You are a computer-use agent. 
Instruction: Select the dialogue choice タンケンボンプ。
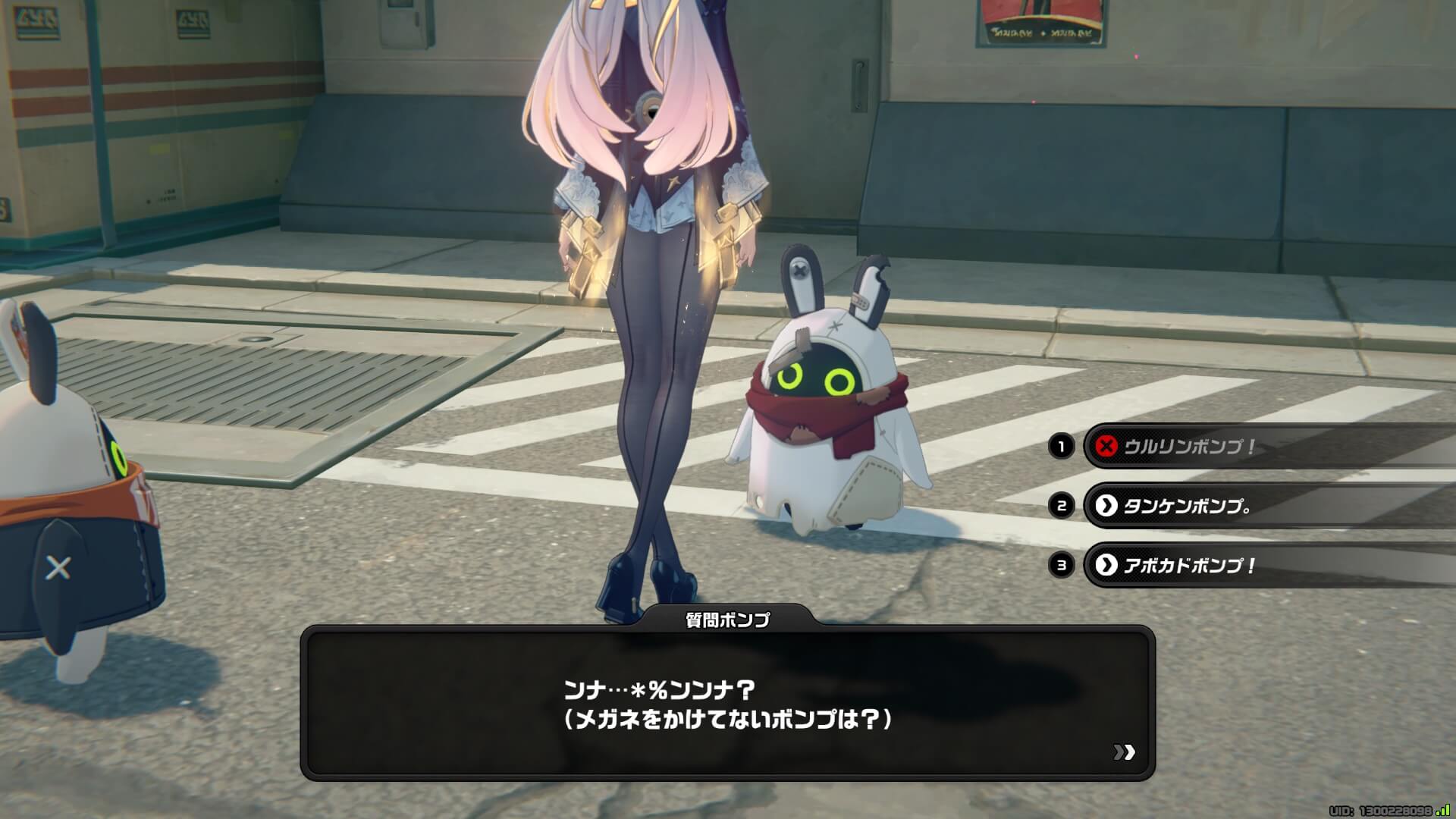tap(1213, 504)
